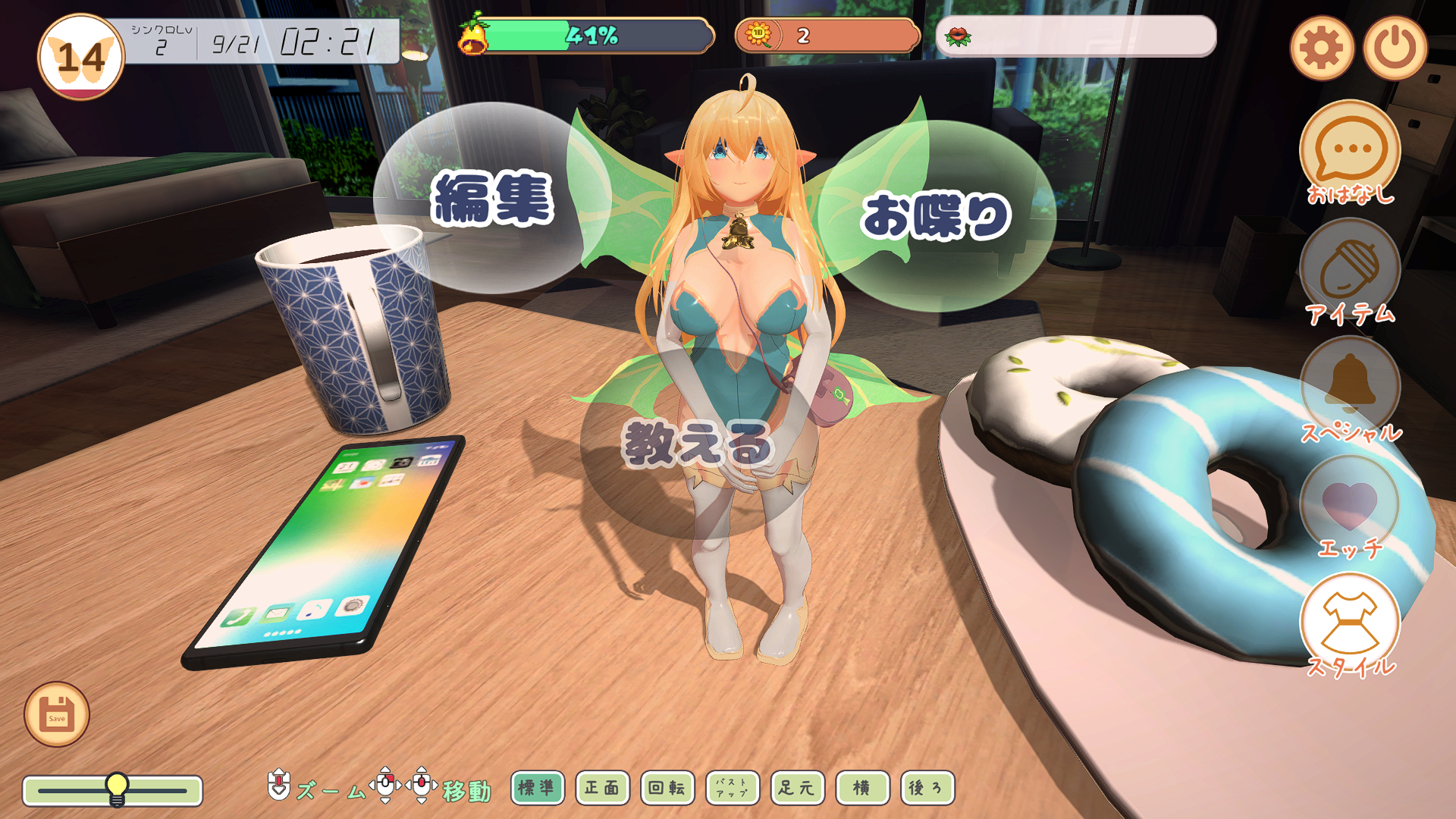Save the game with the floppy icon

pos(57,714)
